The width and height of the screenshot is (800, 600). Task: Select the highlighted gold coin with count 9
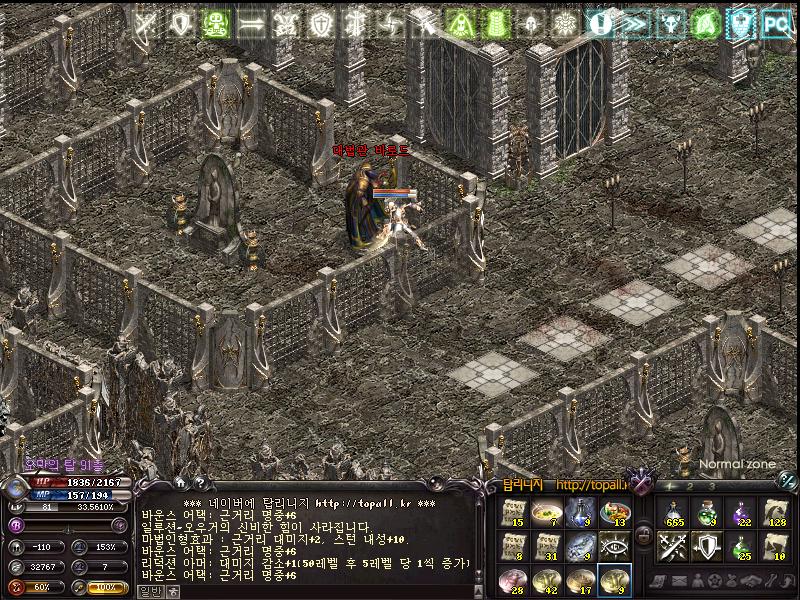point(614,580)
